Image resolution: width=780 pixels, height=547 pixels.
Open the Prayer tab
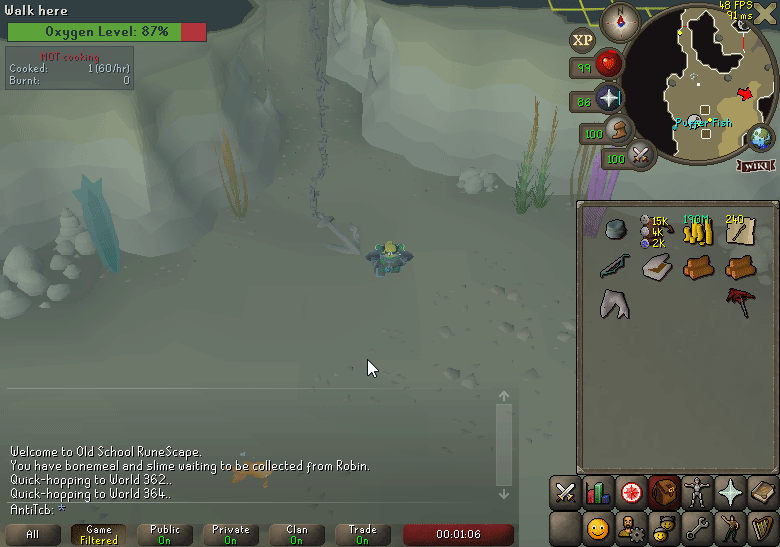[729, 493]
